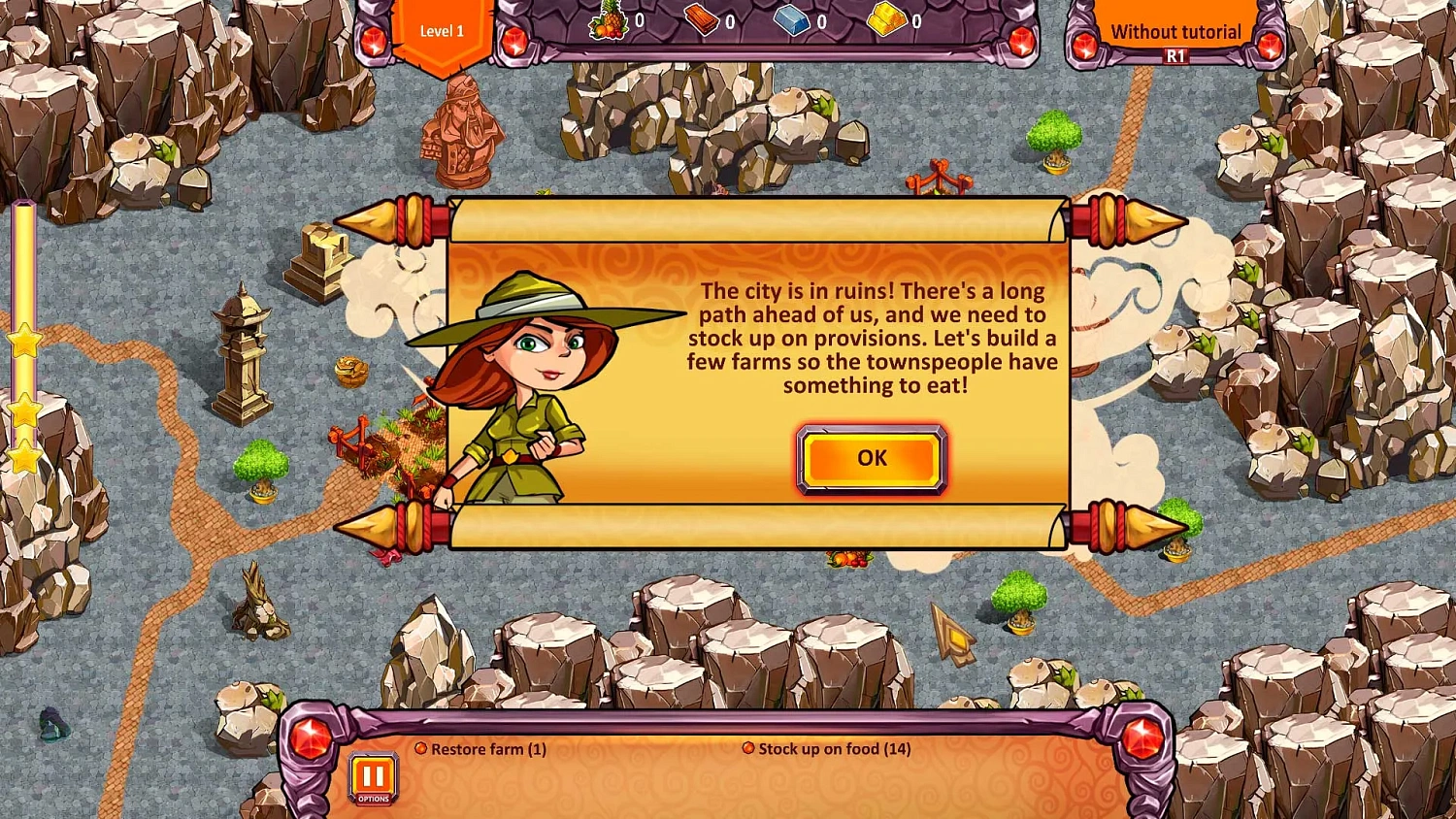The width and height of the screenshot is (1456, 819).
Task: Select the wood planks resource icon
Action: click(703, 19)
